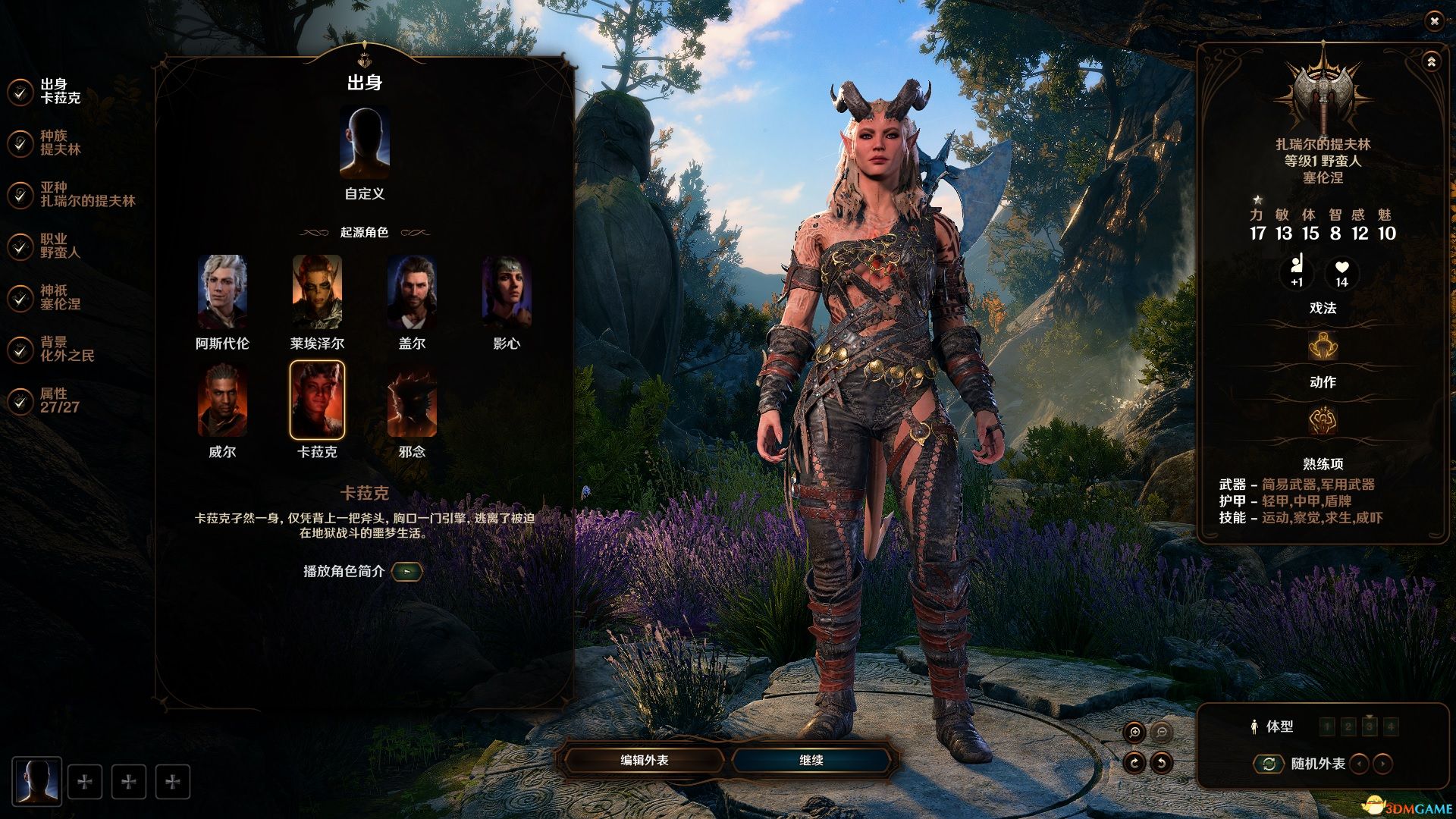Choose the 自定义 custom character portrait
This screenshot has width=1456, height=819.
(x=365, y=144)
